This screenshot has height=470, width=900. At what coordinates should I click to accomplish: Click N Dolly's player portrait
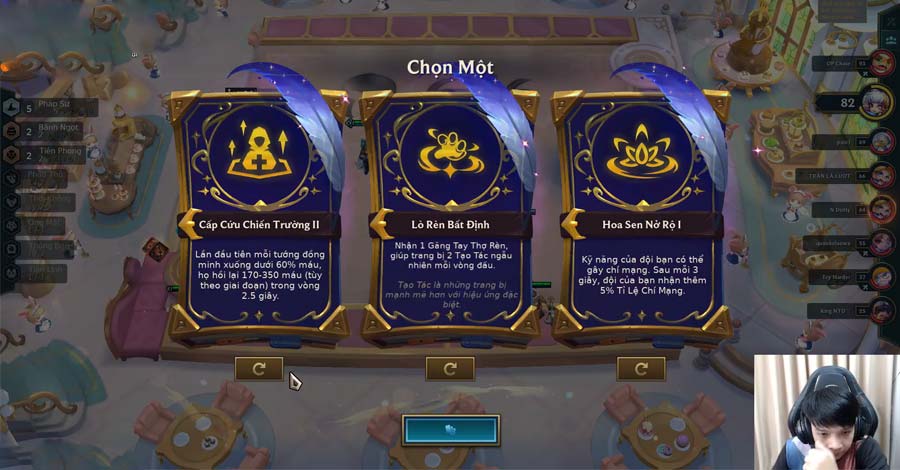[882, 209]
